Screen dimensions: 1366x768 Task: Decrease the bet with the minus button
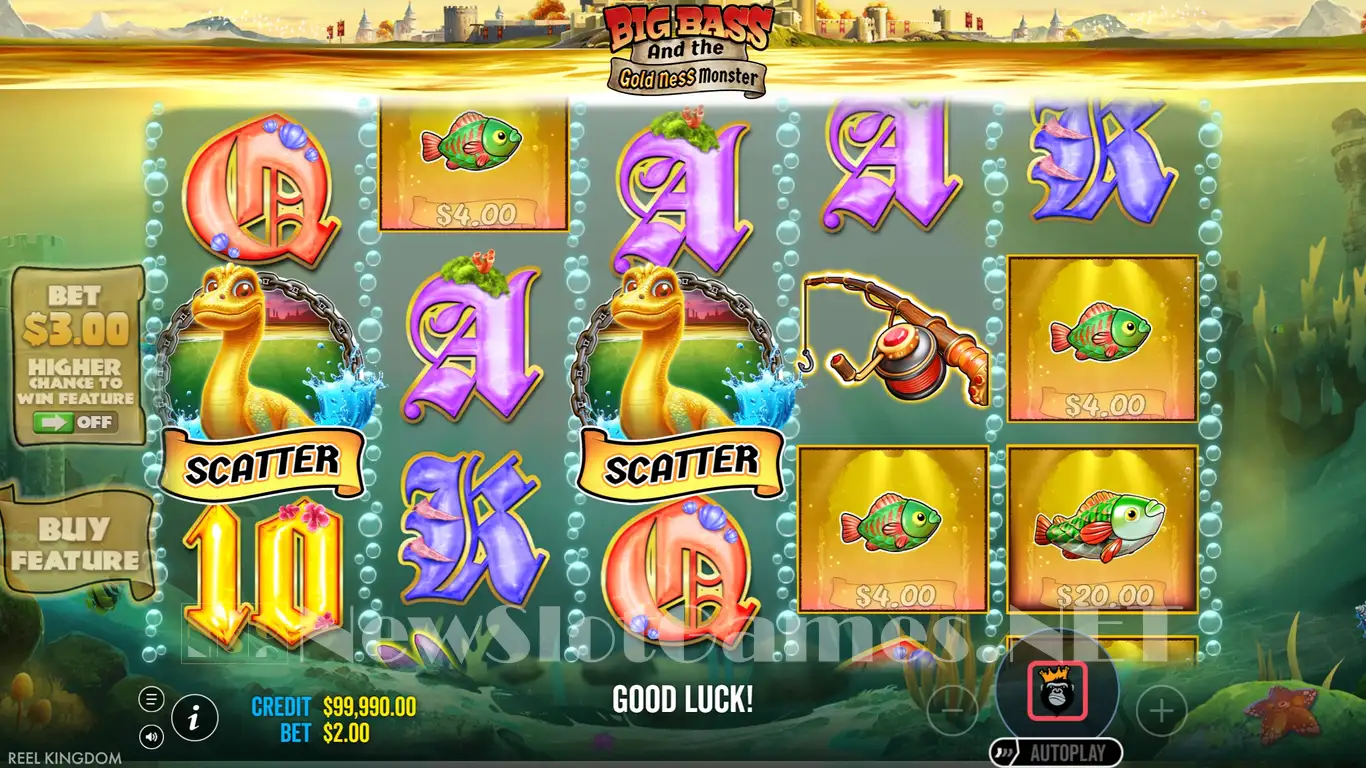(x=952, y=711)
